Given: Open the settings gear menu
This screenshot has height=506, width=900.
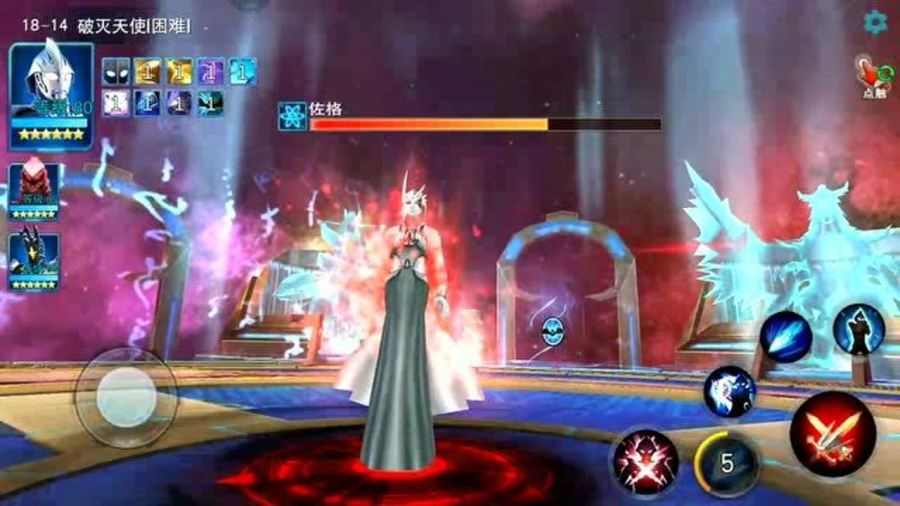Looking at the screenshot, I should pos(876,21).
